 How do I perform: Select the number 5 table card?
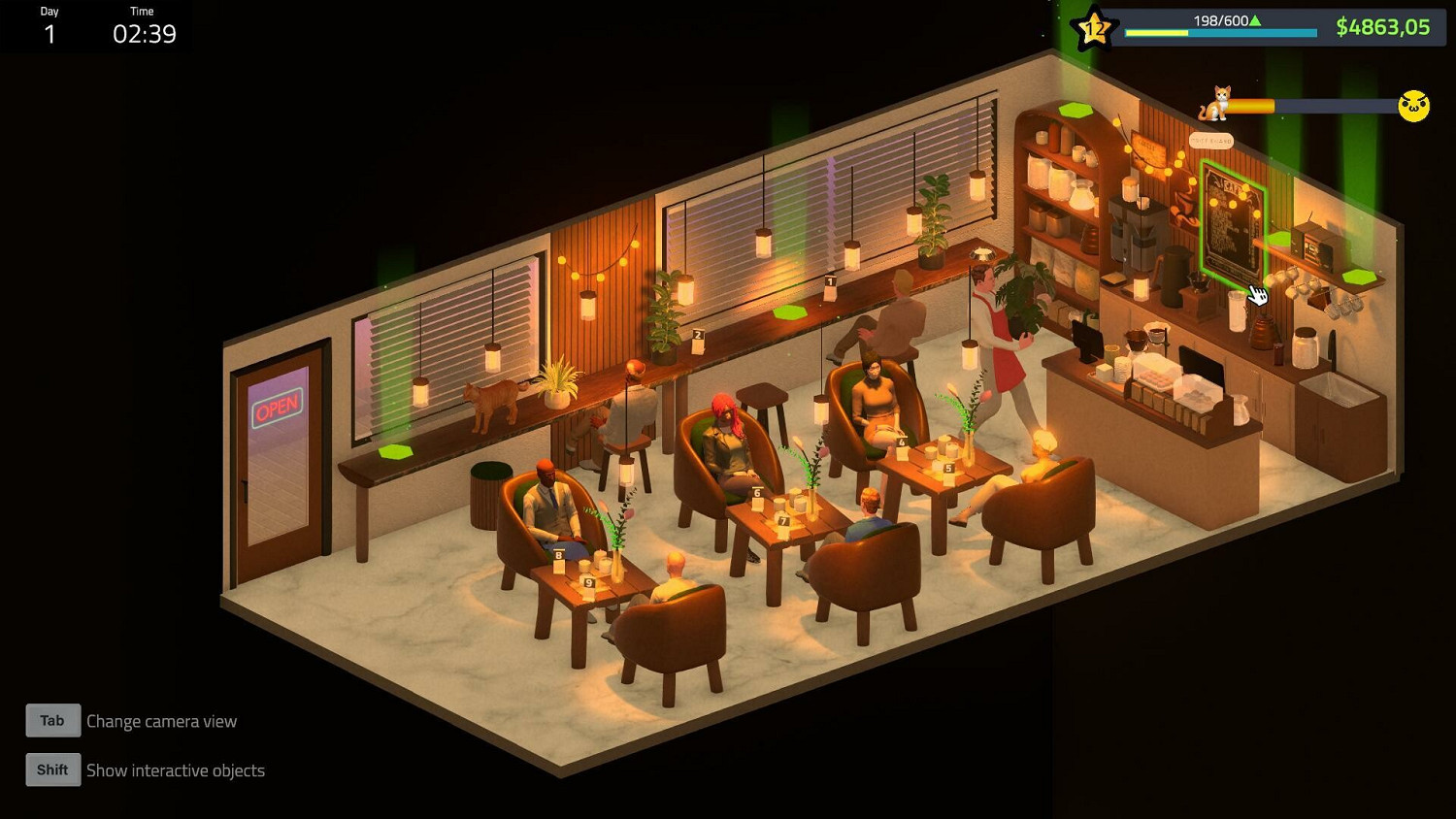(x=948, y=466)
